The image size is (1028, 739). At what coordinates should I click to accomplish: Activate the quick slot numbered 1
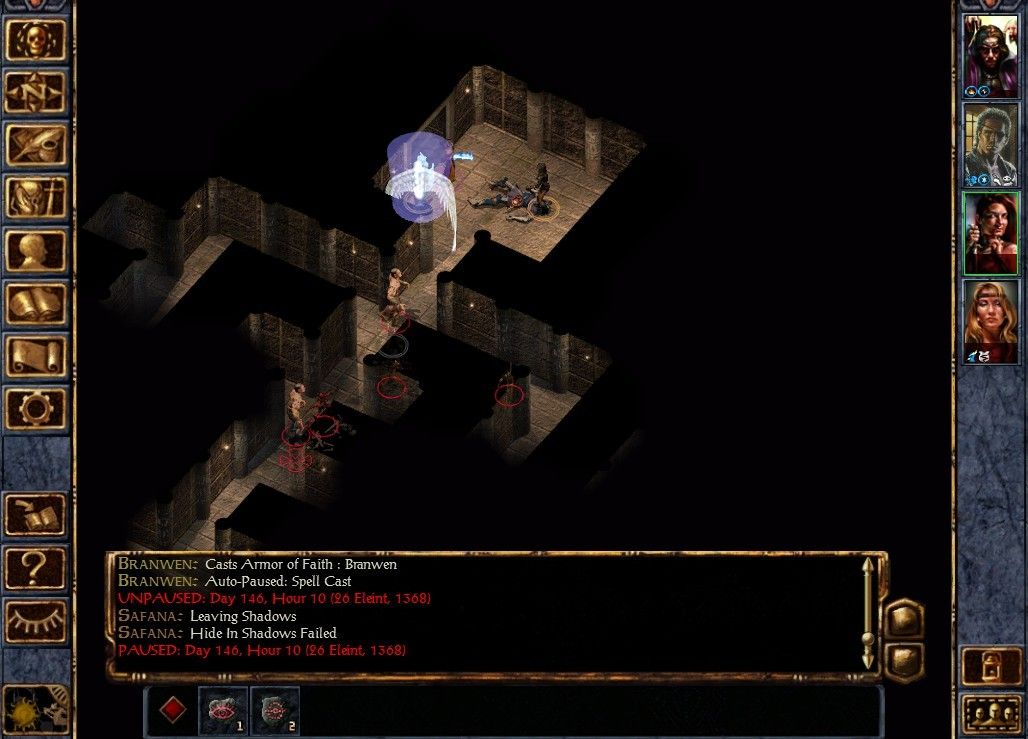[223, 711]
